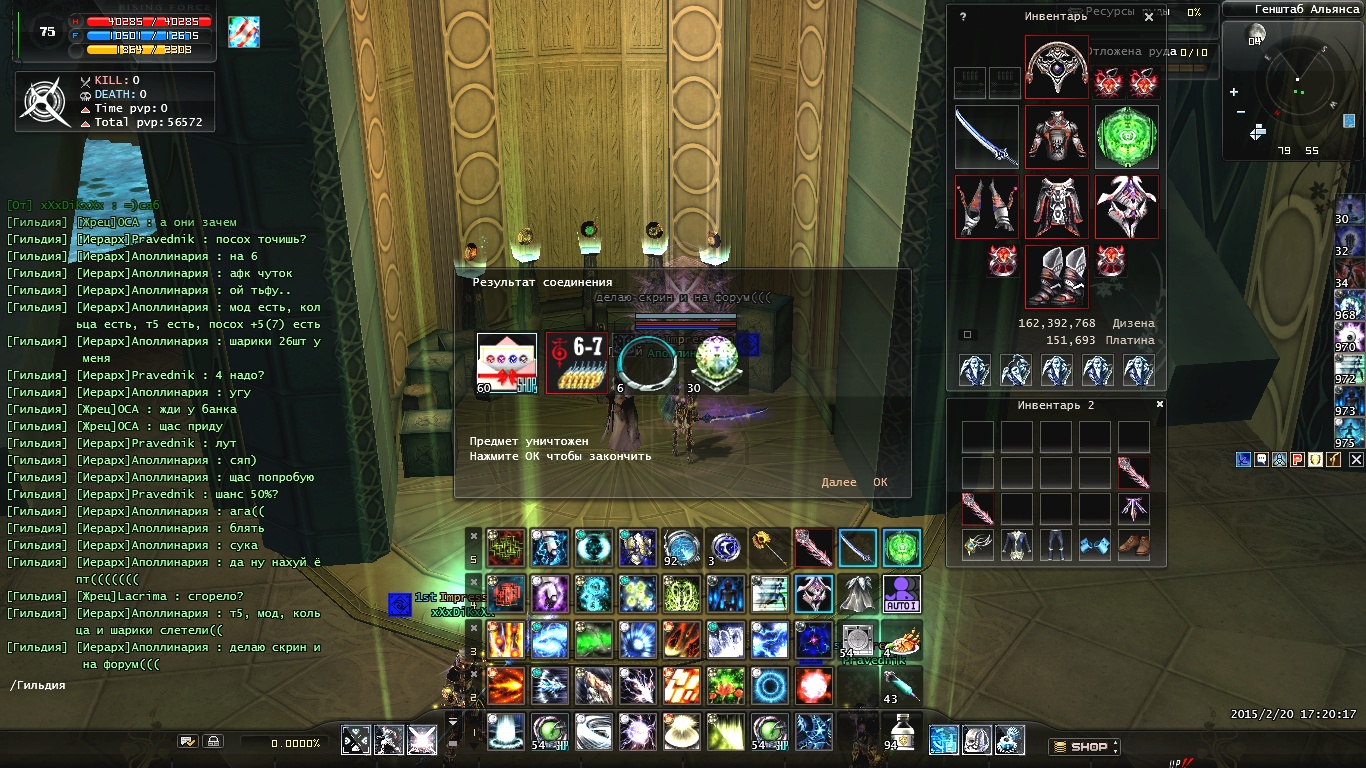Confirm the combine result with OK
This screenshot has height=768, width=1366.
click(x=880, y=482)
